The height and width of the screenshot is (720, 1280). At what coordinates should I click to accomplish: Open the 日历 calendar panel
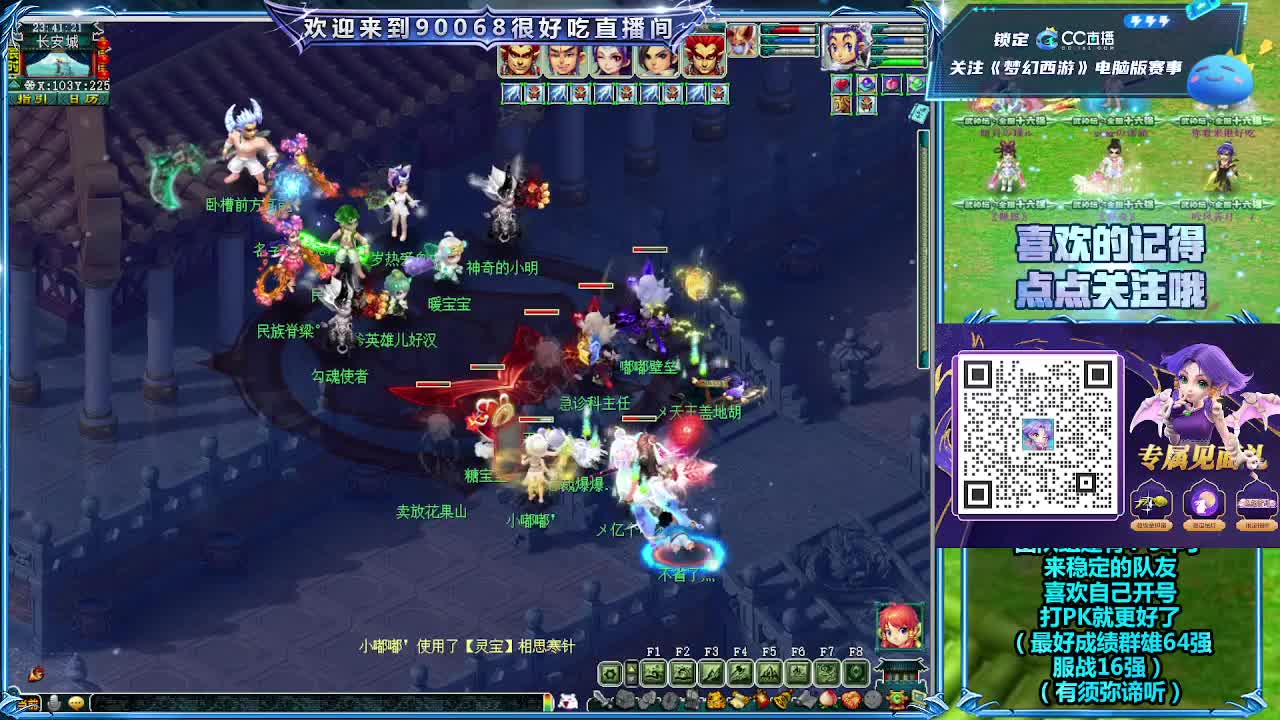(83, 98)
